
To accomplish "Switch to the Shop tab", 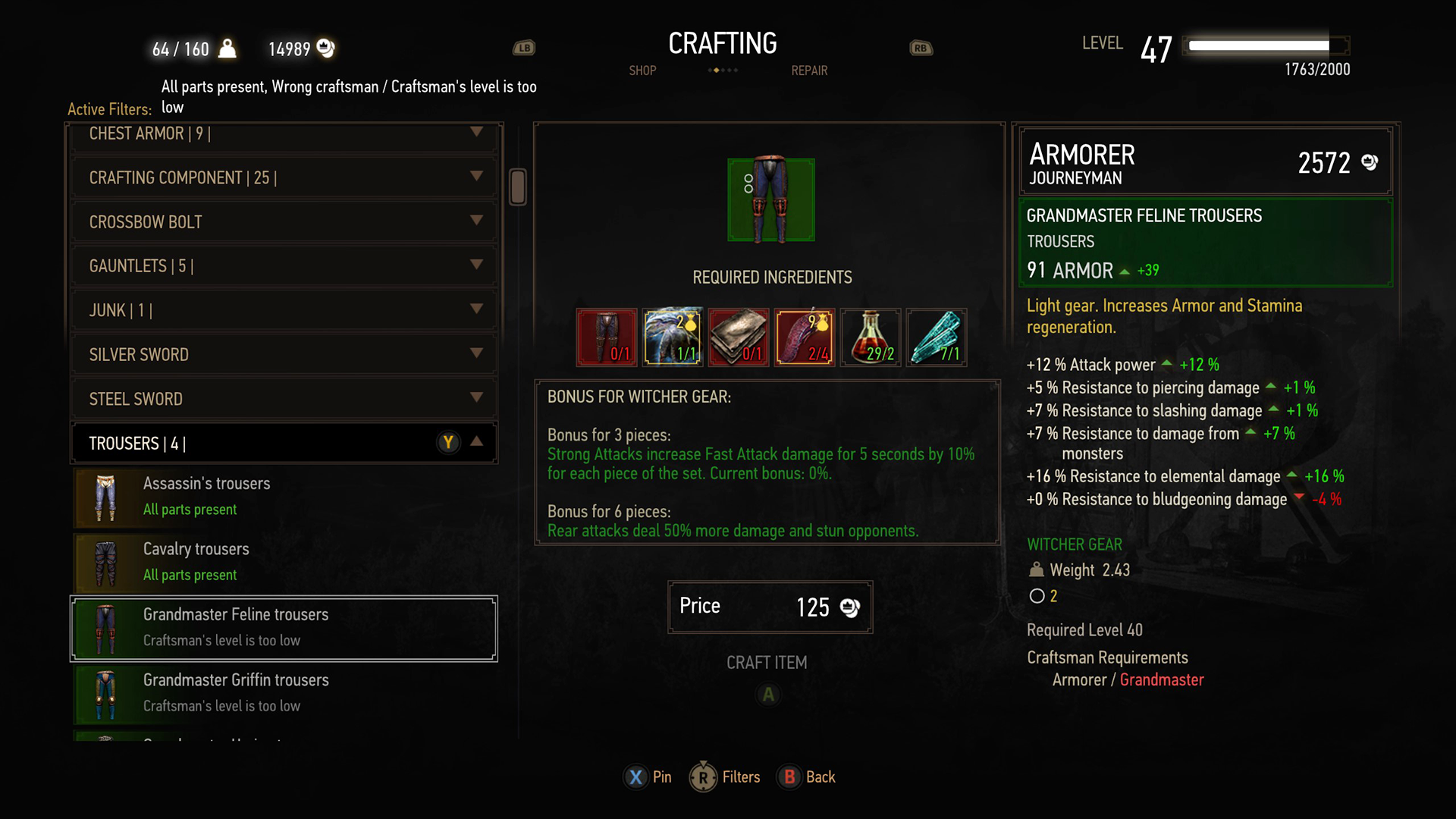I will tap(642, 71).
